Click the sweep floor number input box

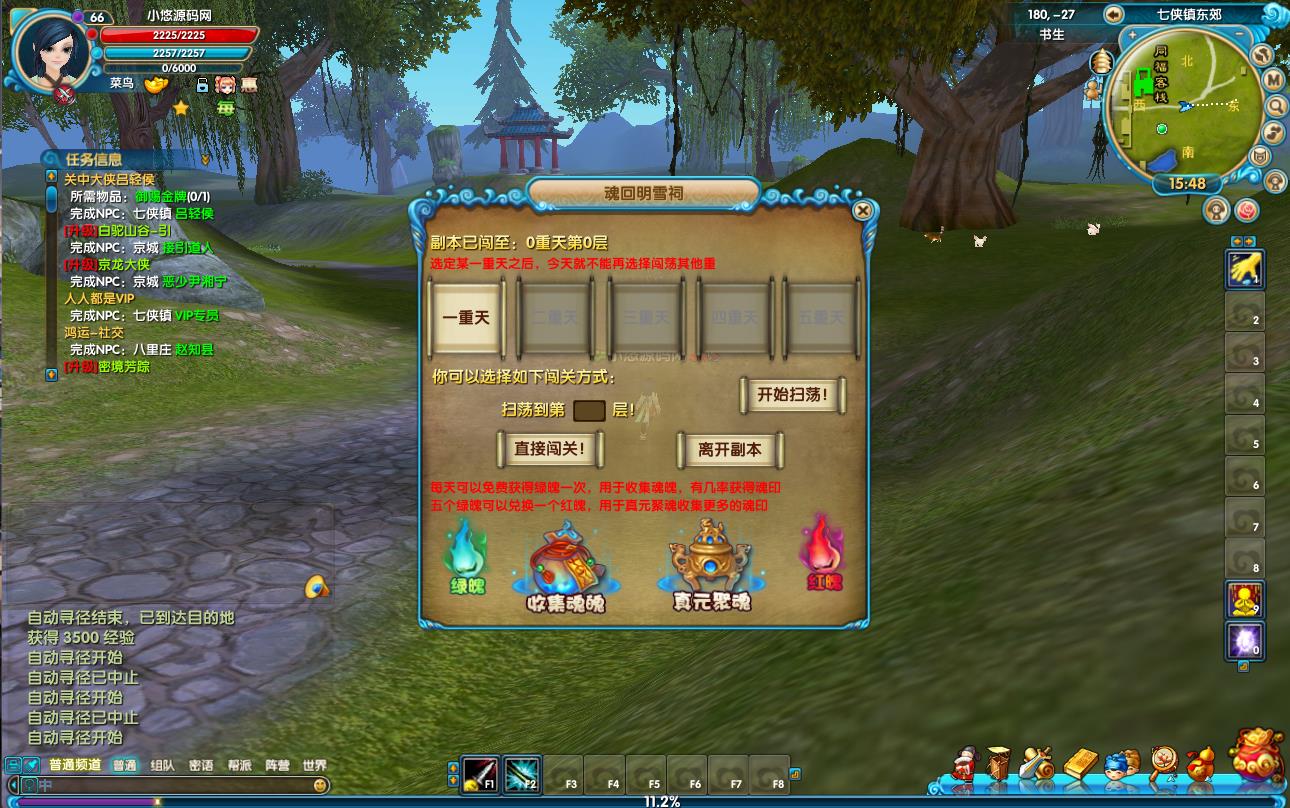(x=589, y=410)
